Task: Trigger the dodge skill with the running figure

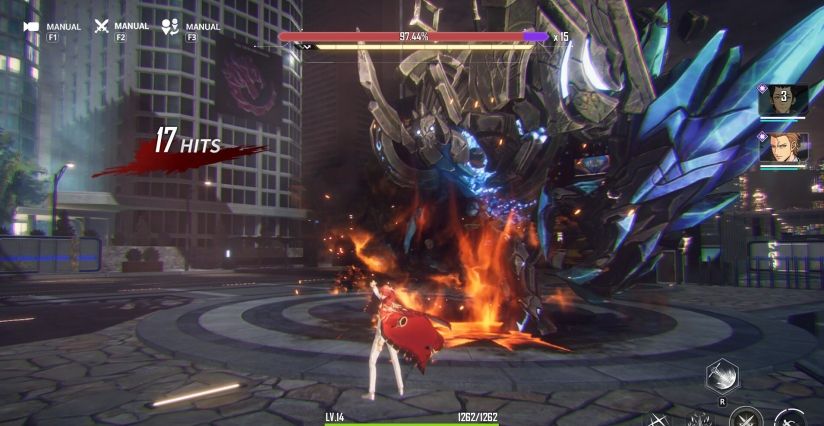Action: (x=792, y=419)
